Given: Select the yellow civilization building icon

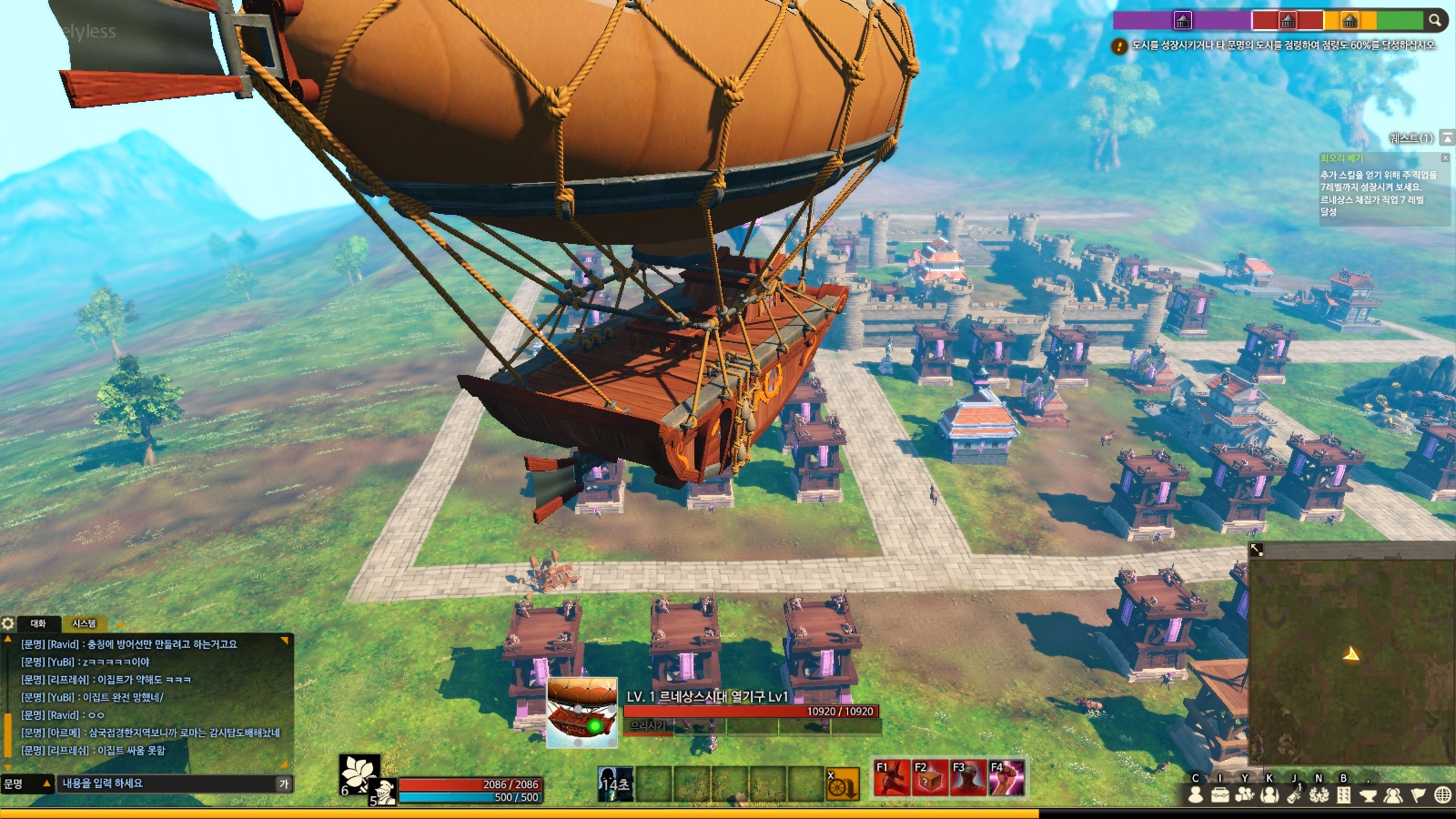Looking at the screenshot, I should pyautogui.click(x=1350, y=19).
